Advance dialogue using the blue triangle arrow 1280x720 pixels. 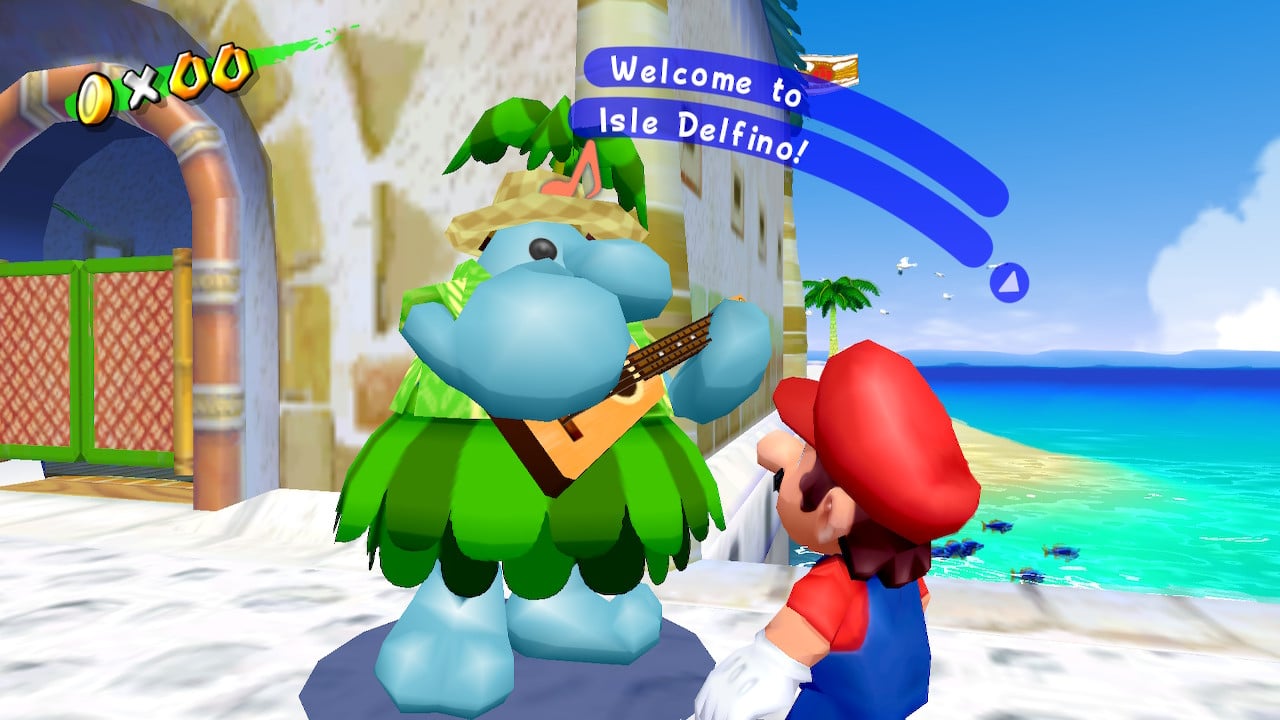(x=1008, y=283)
